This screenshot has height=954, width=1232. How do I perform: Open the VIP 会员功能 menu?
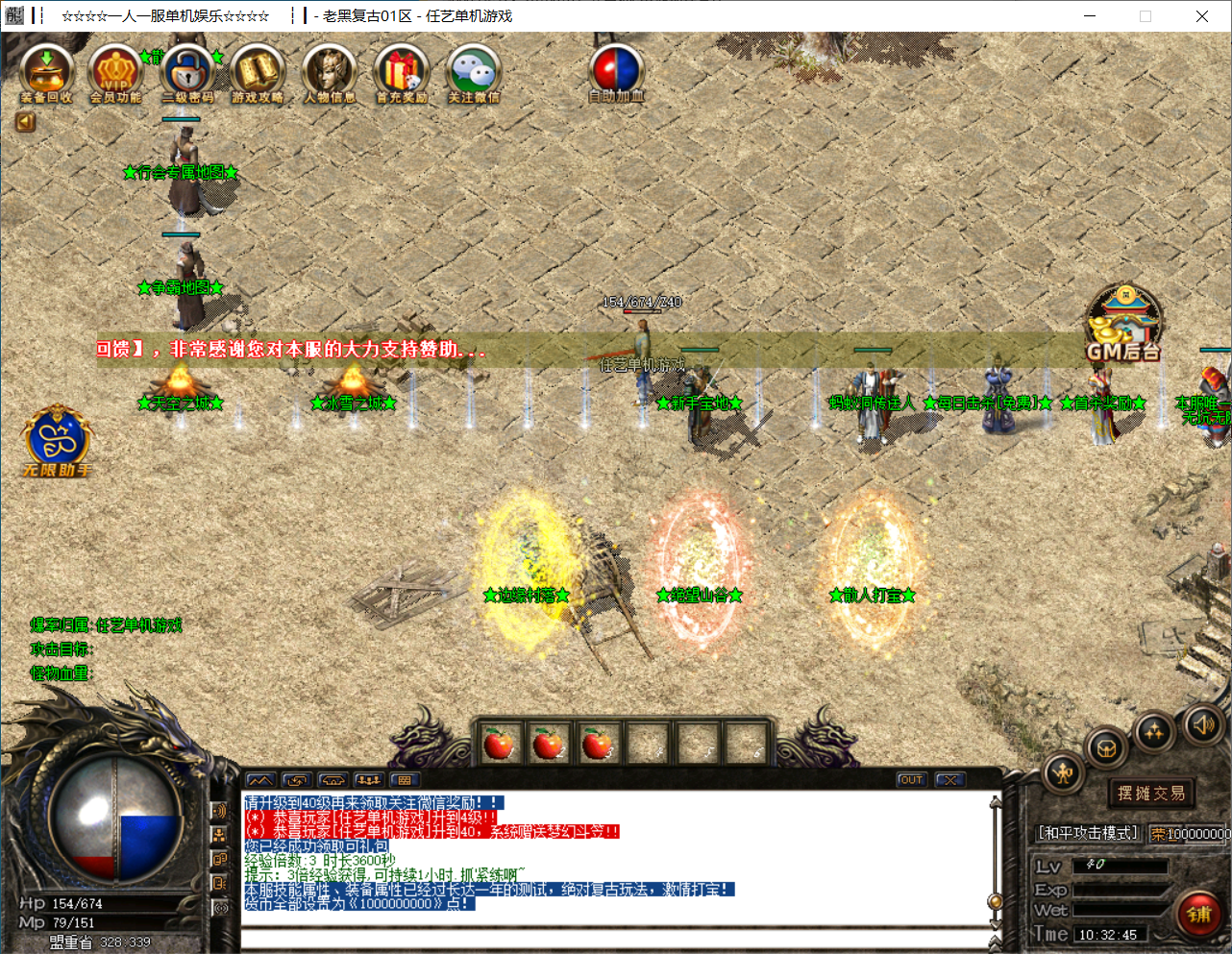click(115, 71)
